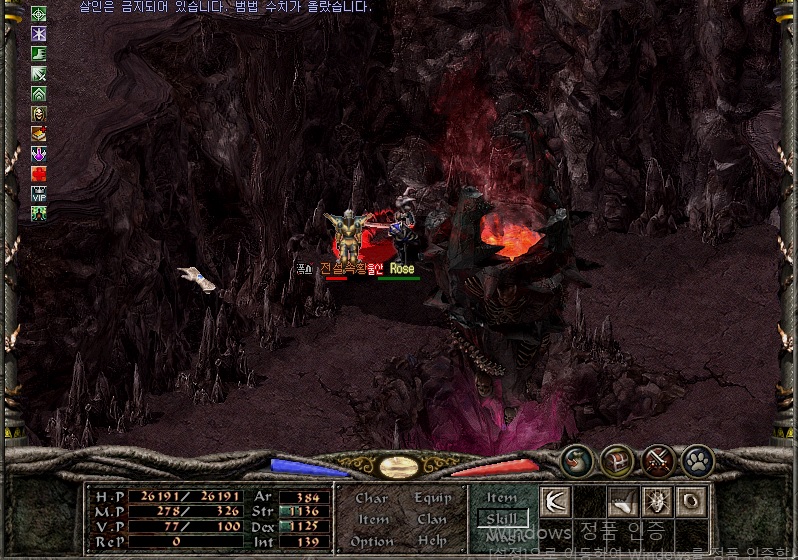
Task: Open the Help menu
Action: 432,541
